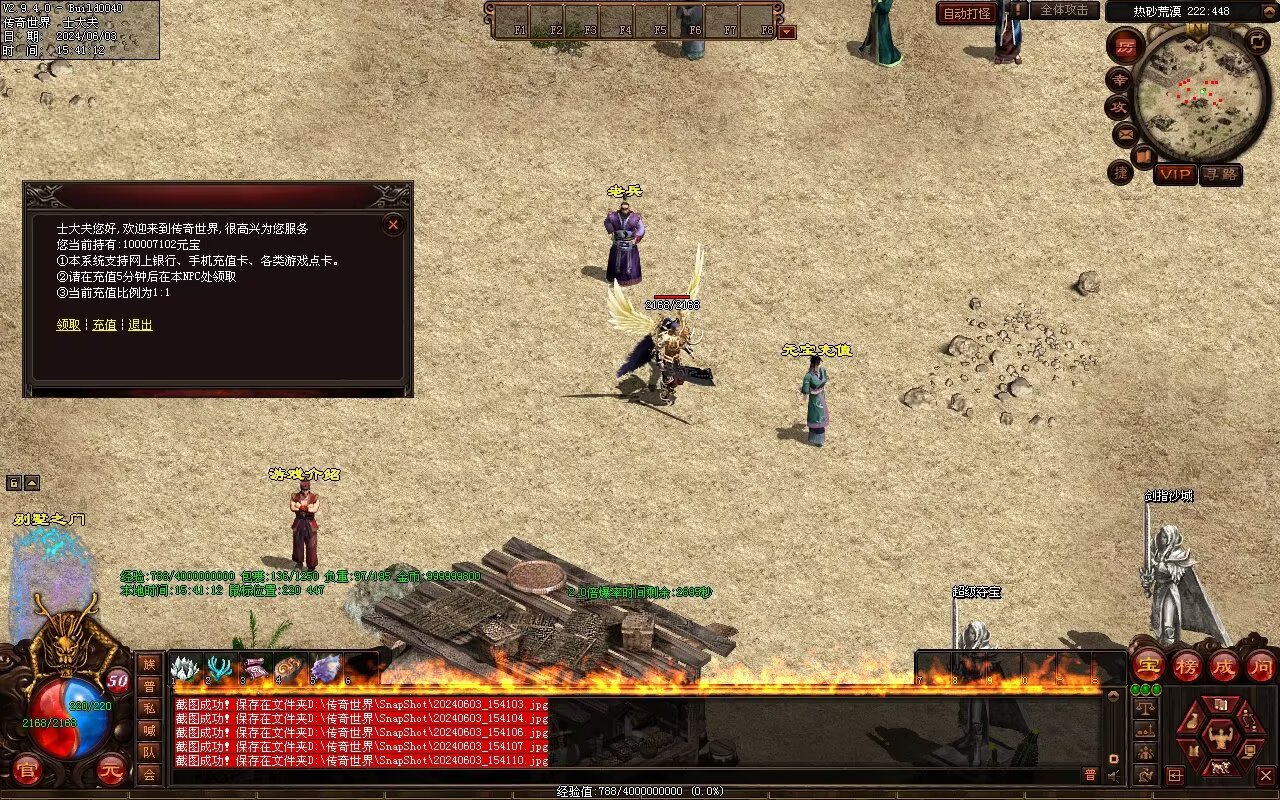Open the 历 calendar button beside minimap

[1126, 46]
